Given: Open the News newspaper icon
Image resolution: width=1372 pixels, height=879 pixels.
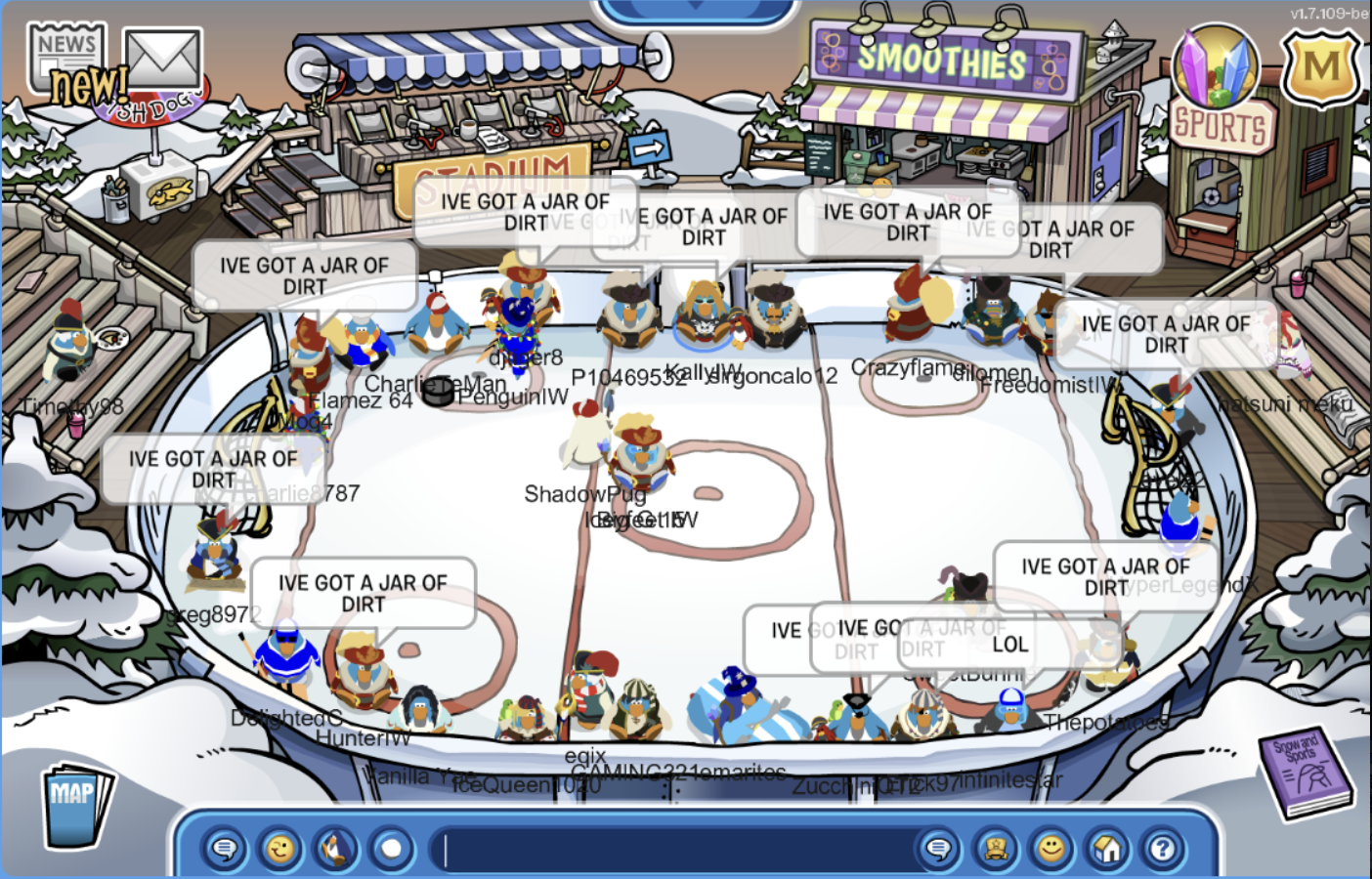Looking at the screenshot, I should tap(66, 57).
